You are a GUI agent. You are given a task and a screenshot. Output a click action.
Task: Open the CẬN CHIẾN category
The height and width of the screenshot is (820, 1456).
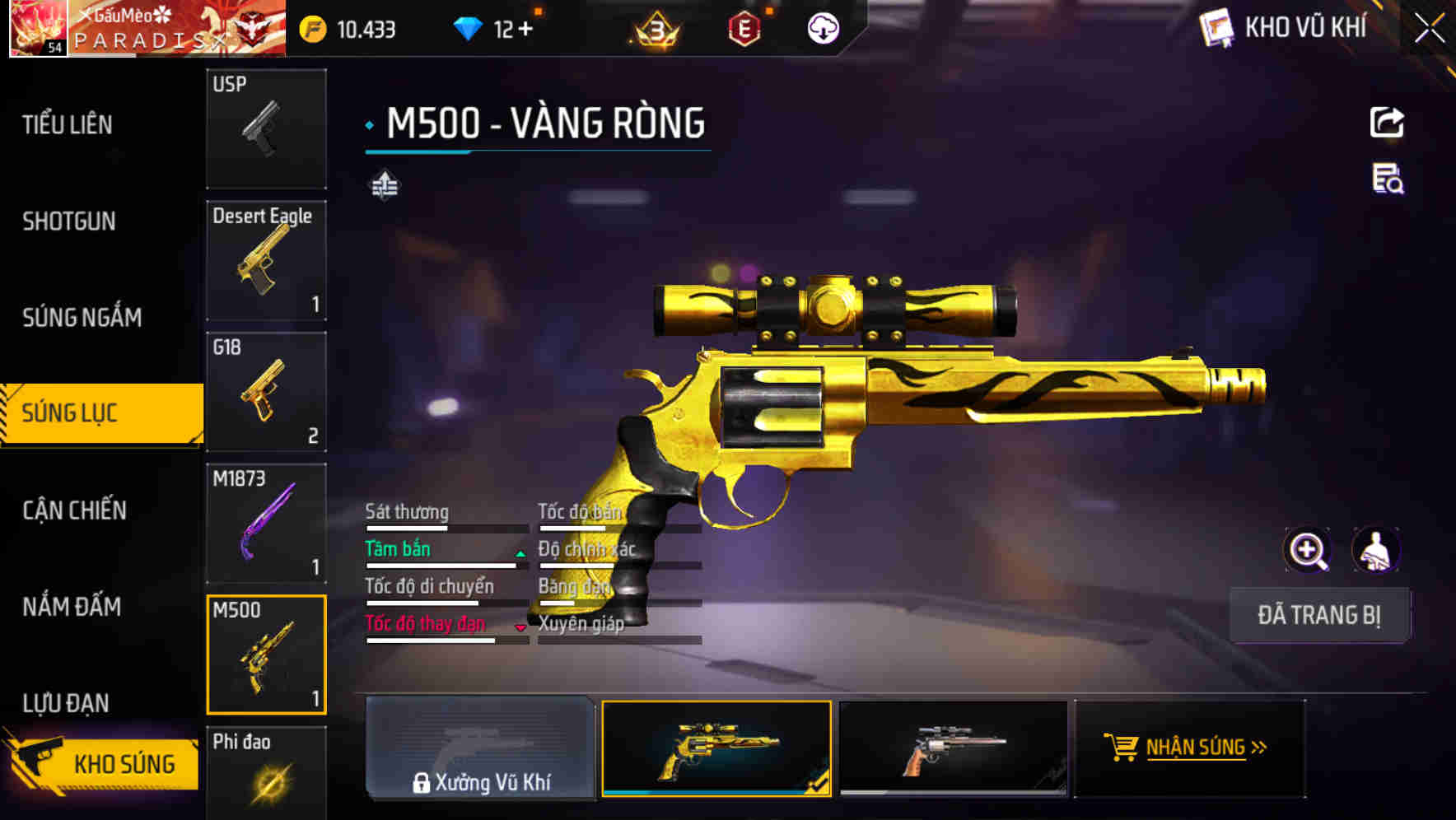pos(74,510)
